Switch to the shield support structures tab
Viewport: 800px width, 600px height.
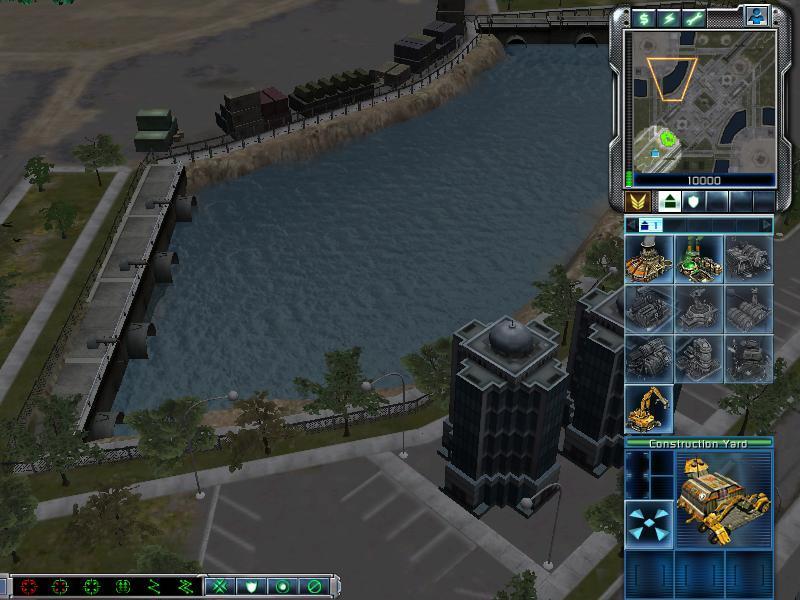(x=692, y=202)
